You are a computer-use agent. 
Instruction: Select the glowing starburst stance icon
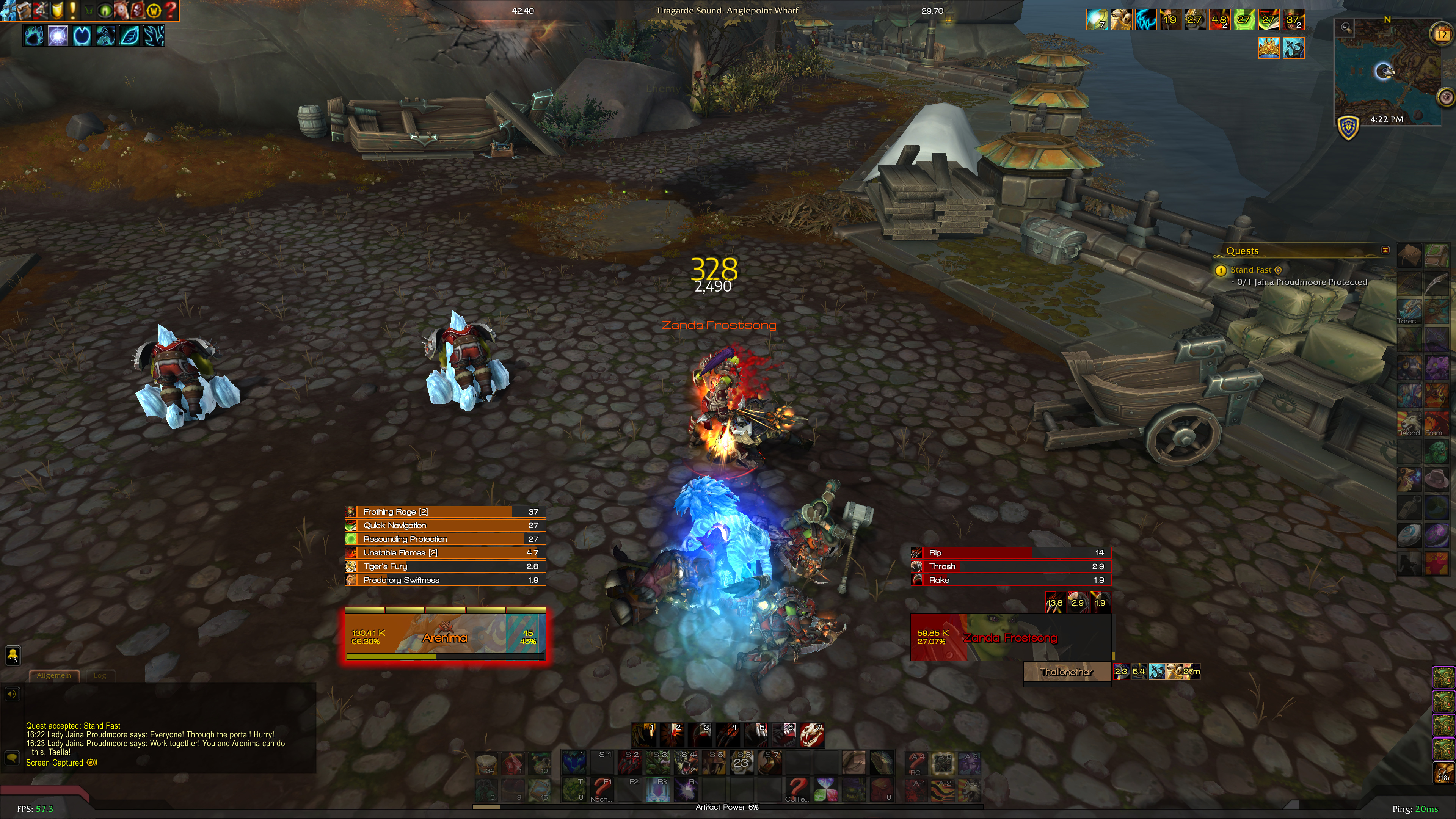[x=58, y=36]
